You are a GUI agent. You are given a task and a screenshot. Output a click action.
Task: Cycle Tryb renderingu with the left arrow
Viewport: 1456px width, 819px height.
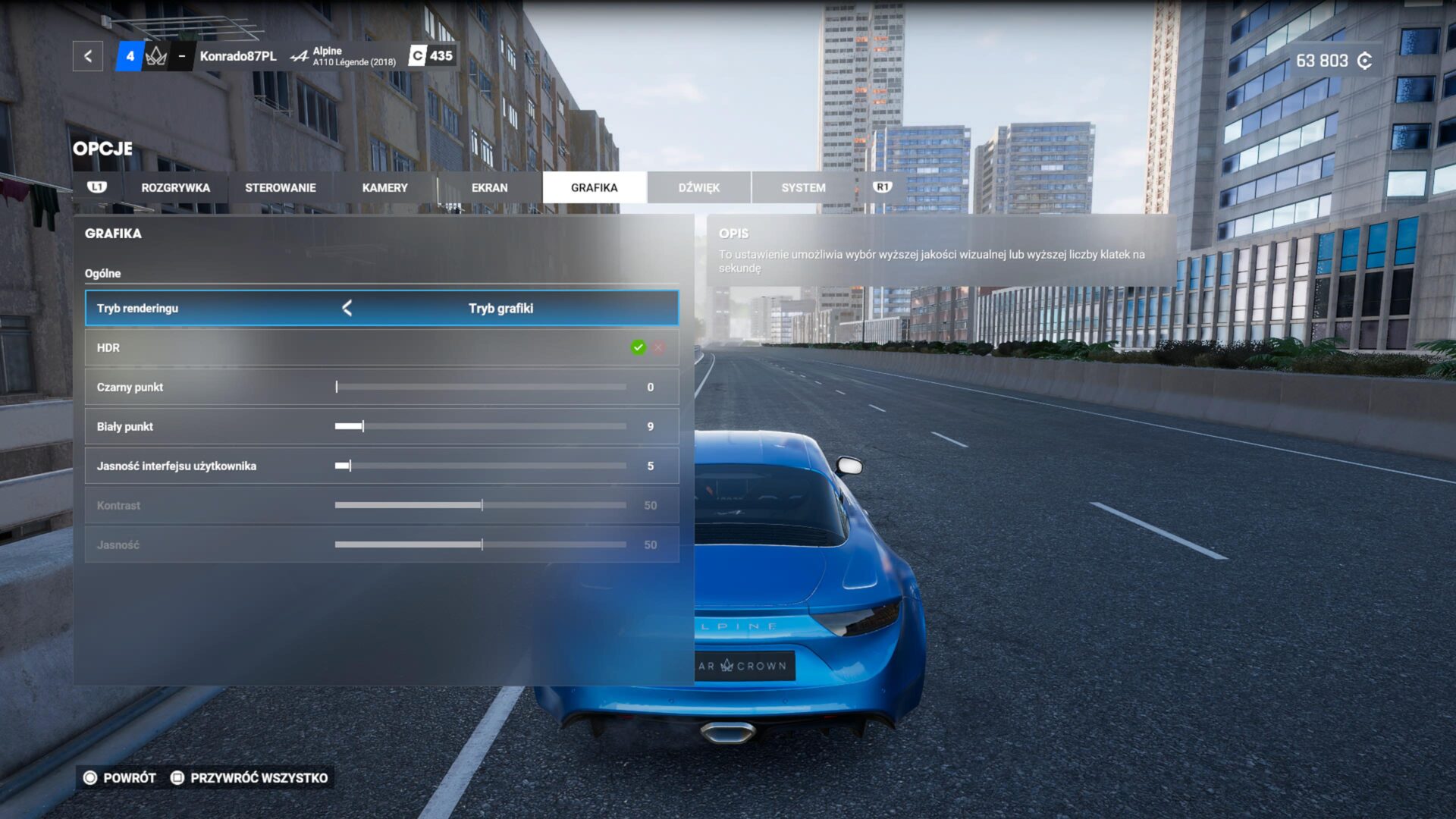[347, 308]
